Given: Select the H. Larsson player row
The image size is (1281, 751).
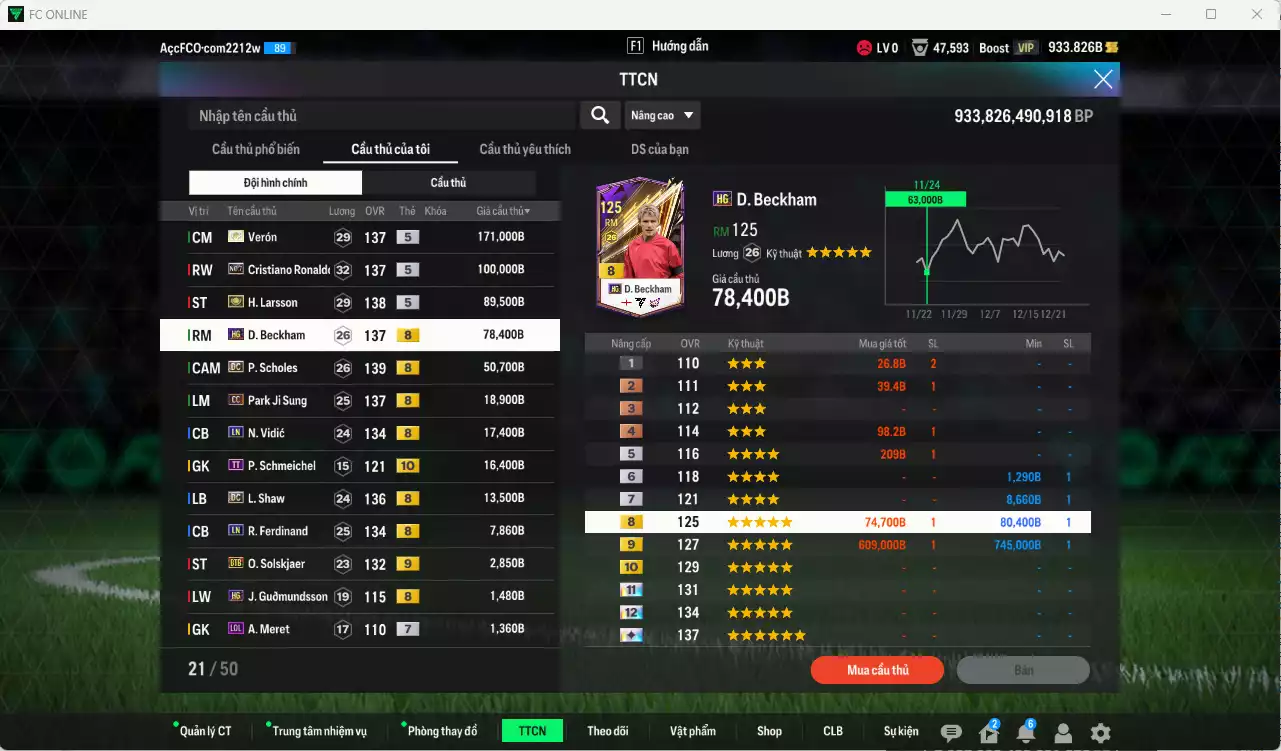Looking at the screenshot, I should coord(360,302).
